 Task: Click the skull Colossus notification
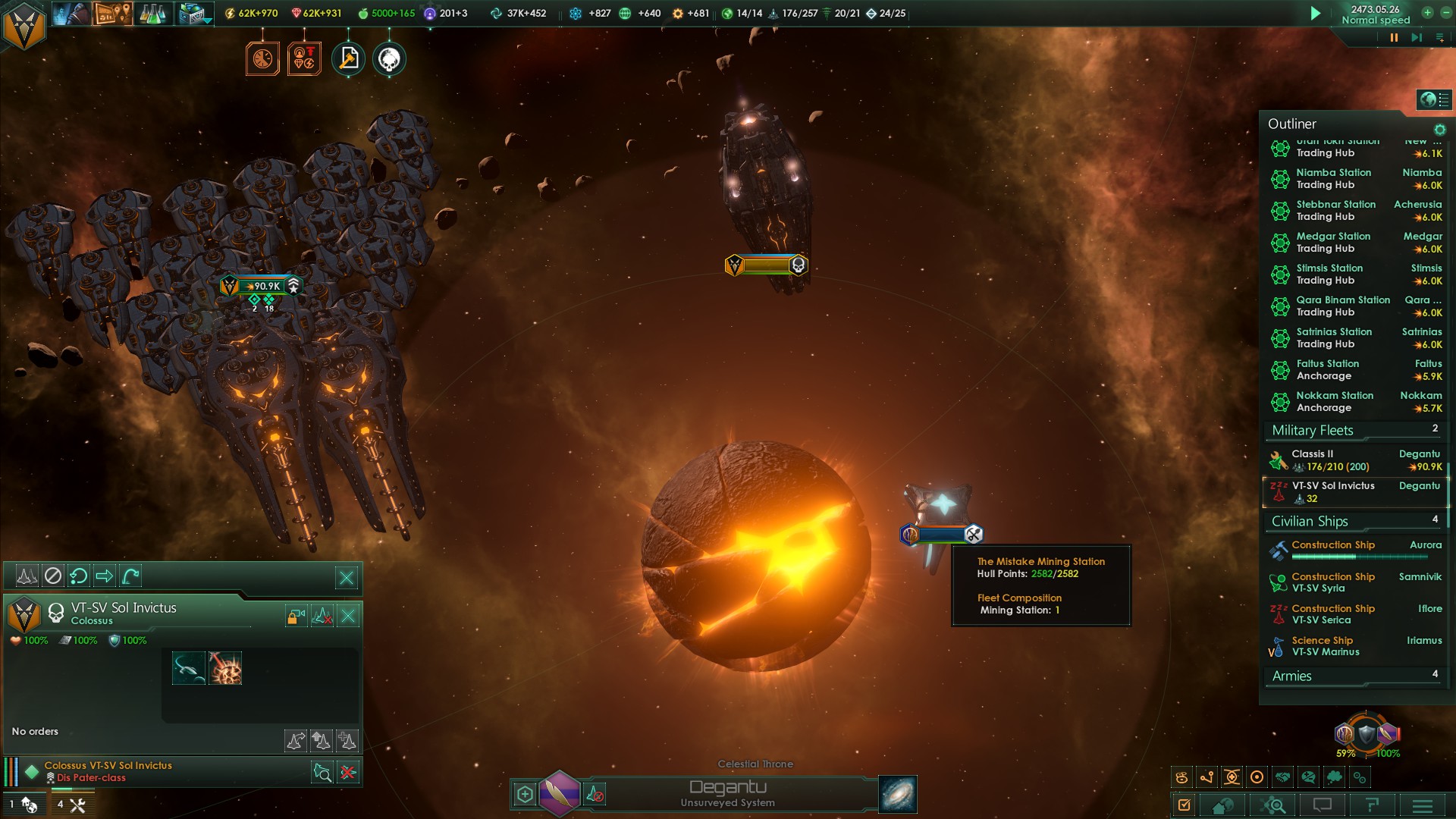coord(389,59)
